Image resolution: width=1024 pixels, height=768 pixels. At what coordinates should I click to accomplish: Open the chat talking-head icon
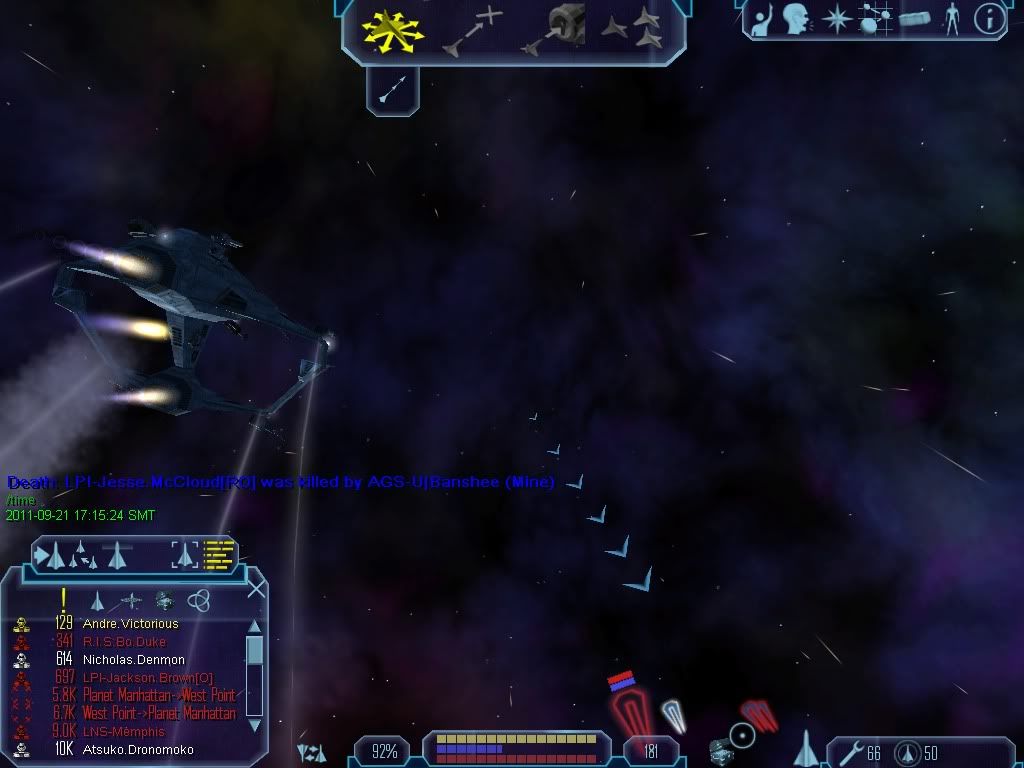point(797,19)
